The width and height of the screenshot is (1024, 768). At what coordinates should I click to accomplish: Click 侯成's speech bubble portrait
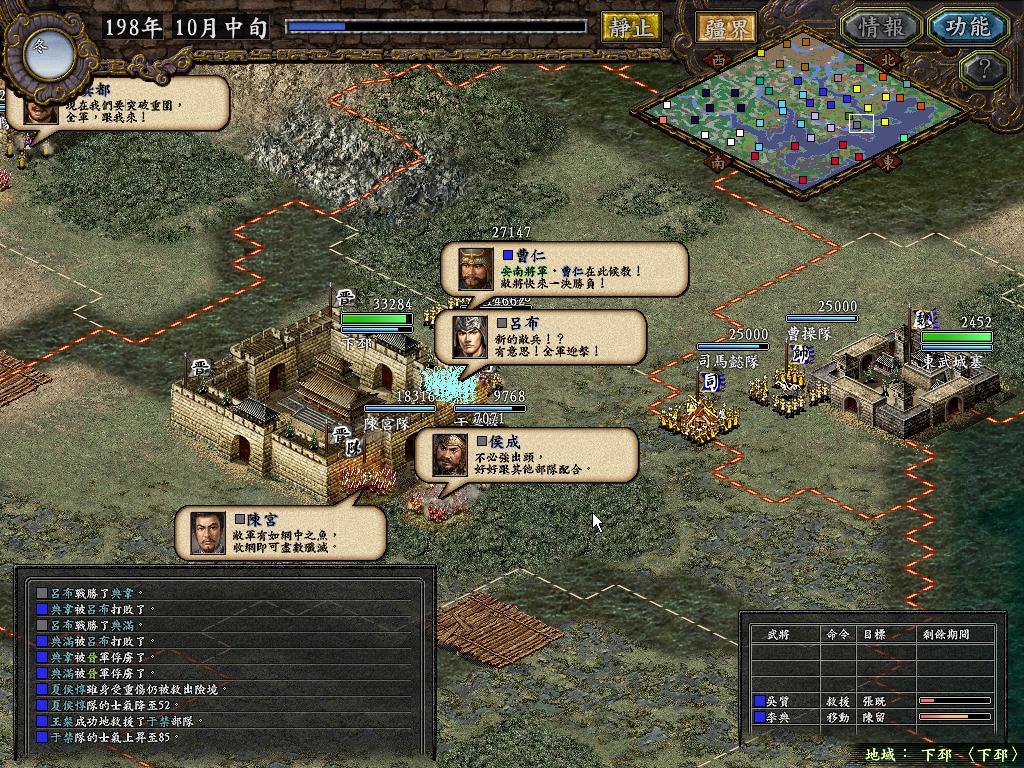pos(449,455)
